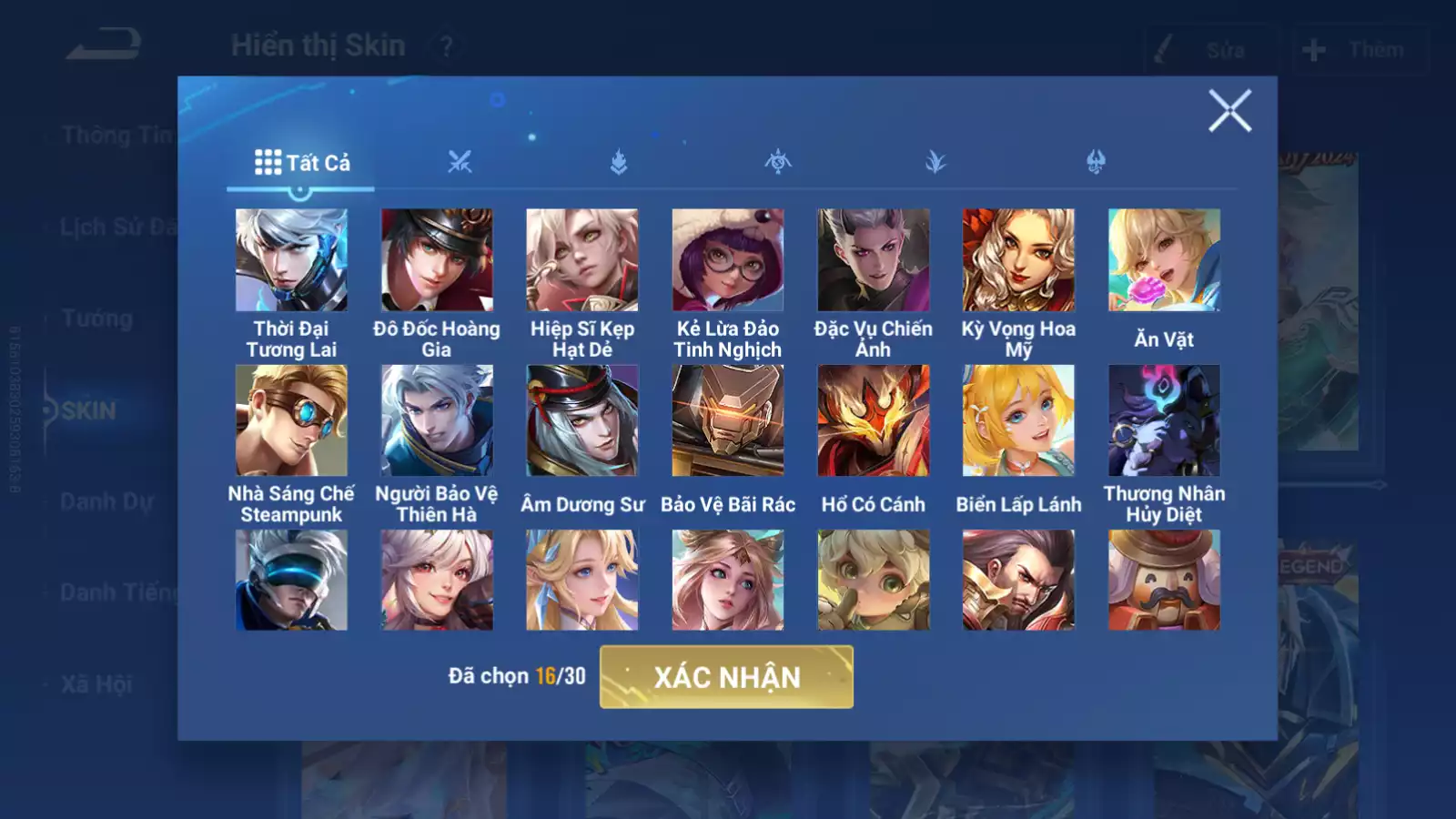Choose the Đặc Vụ Chiến Ảnh skin
Screen dimensions: 1456x819
pyautogui.click(x=874, y=260)
